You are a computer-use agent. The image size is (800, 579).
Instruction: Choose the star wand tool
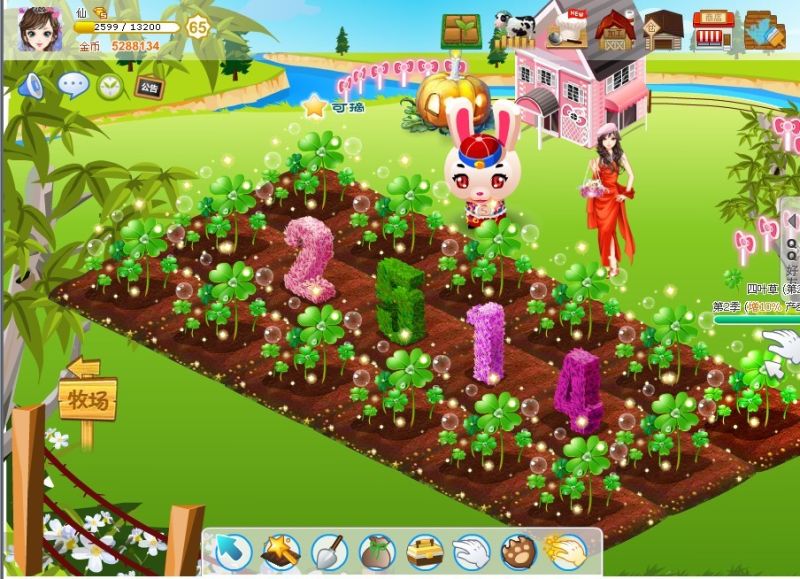click(x=281, y=551)
